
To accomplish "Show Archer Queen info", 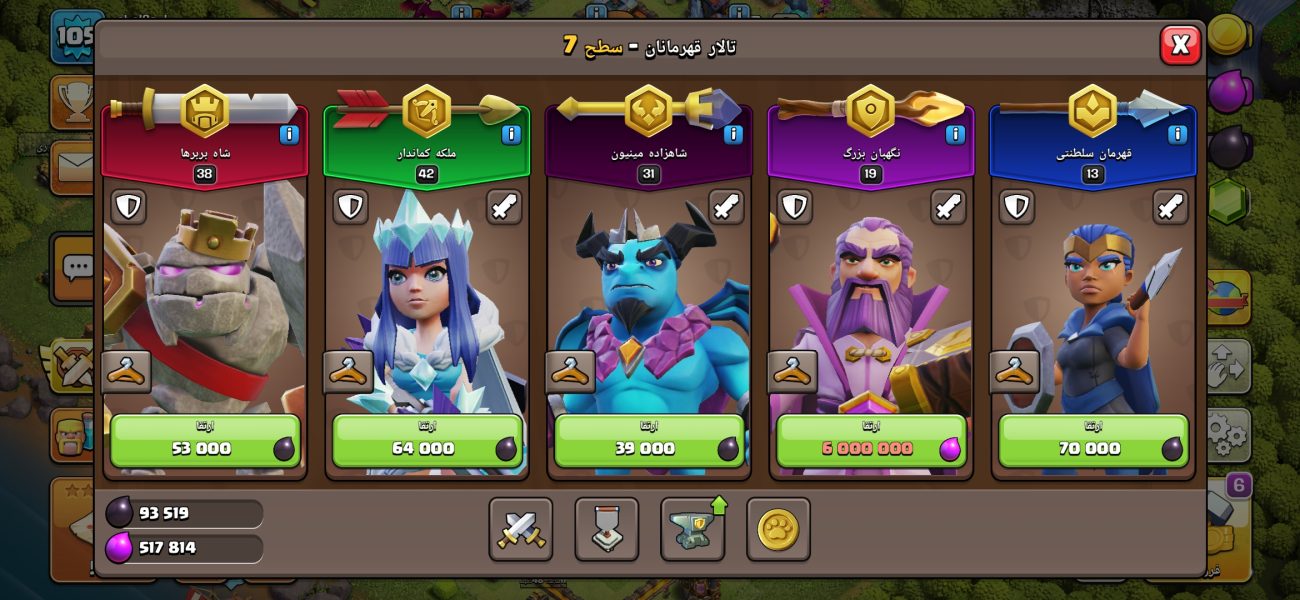I will click(511, 134).
